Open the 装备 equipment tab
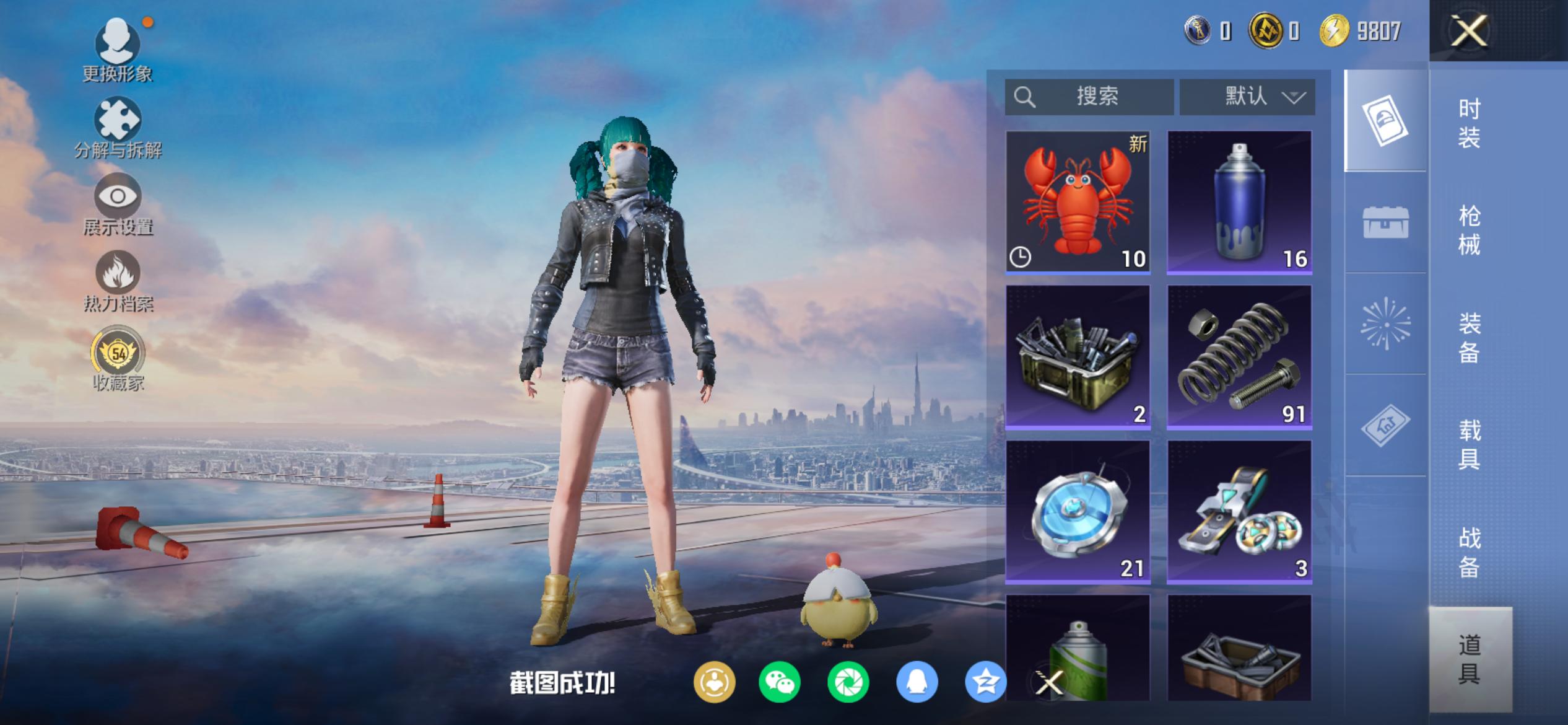This screenshot has height=725, width=1568. pyautogui.click(x=1469, y=338)
